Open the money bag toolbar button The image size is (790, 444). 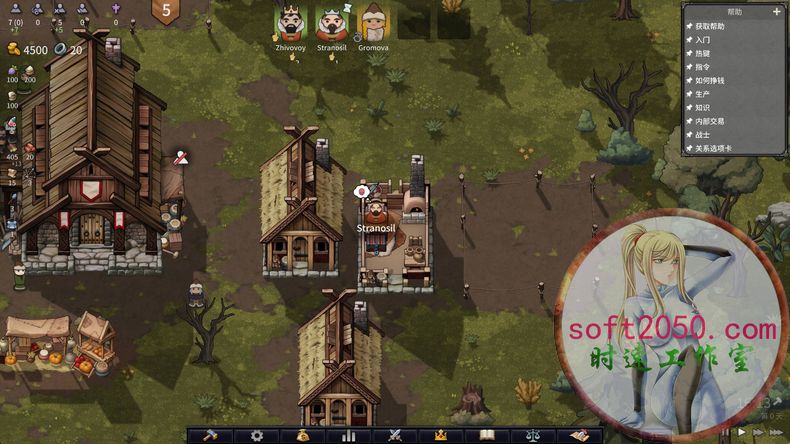pos(303,436)
